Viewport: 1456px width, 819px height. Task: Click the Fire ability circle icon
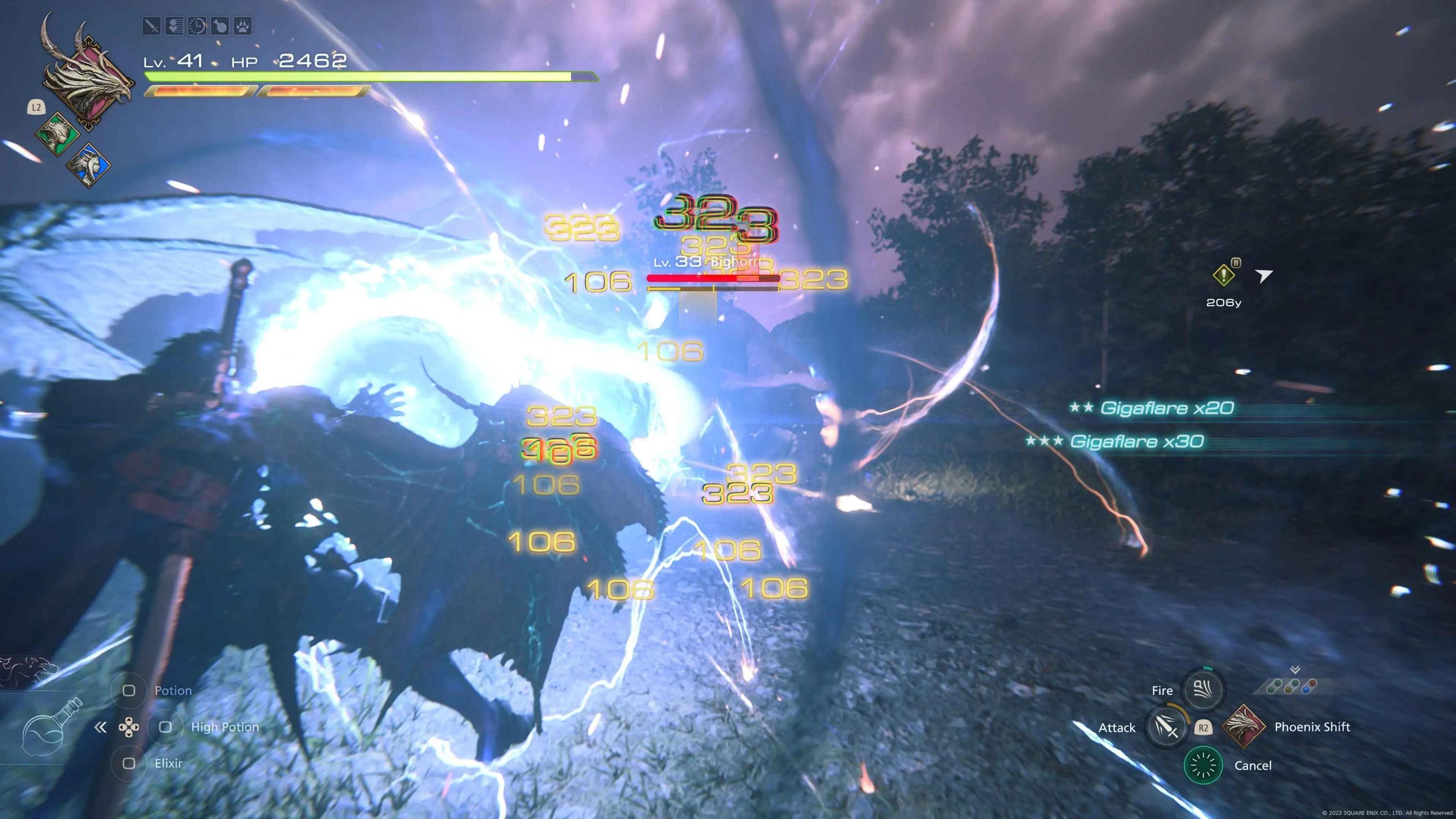click(1202, 689)
